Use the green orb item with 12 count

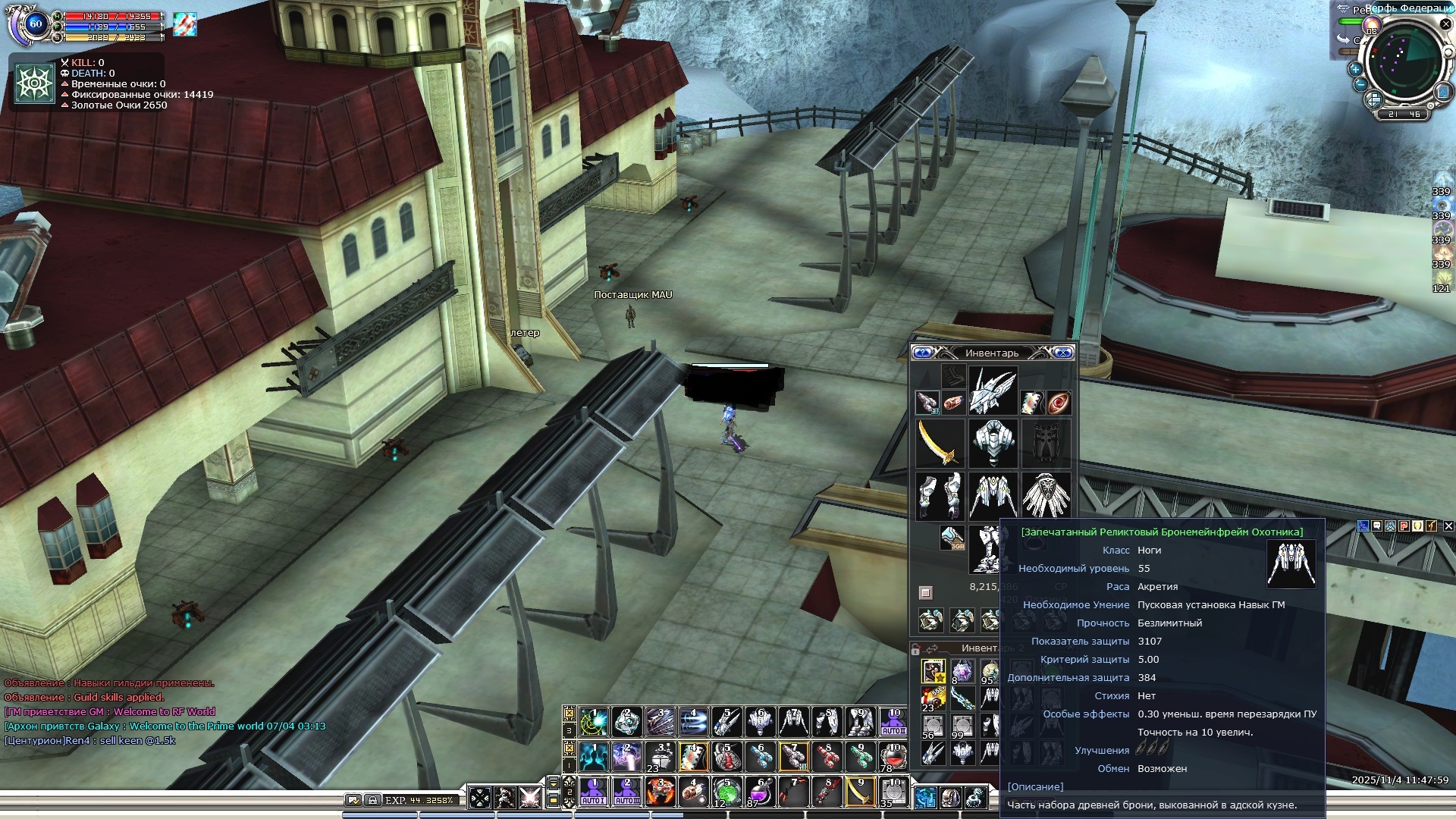click(x=726, y=792)
